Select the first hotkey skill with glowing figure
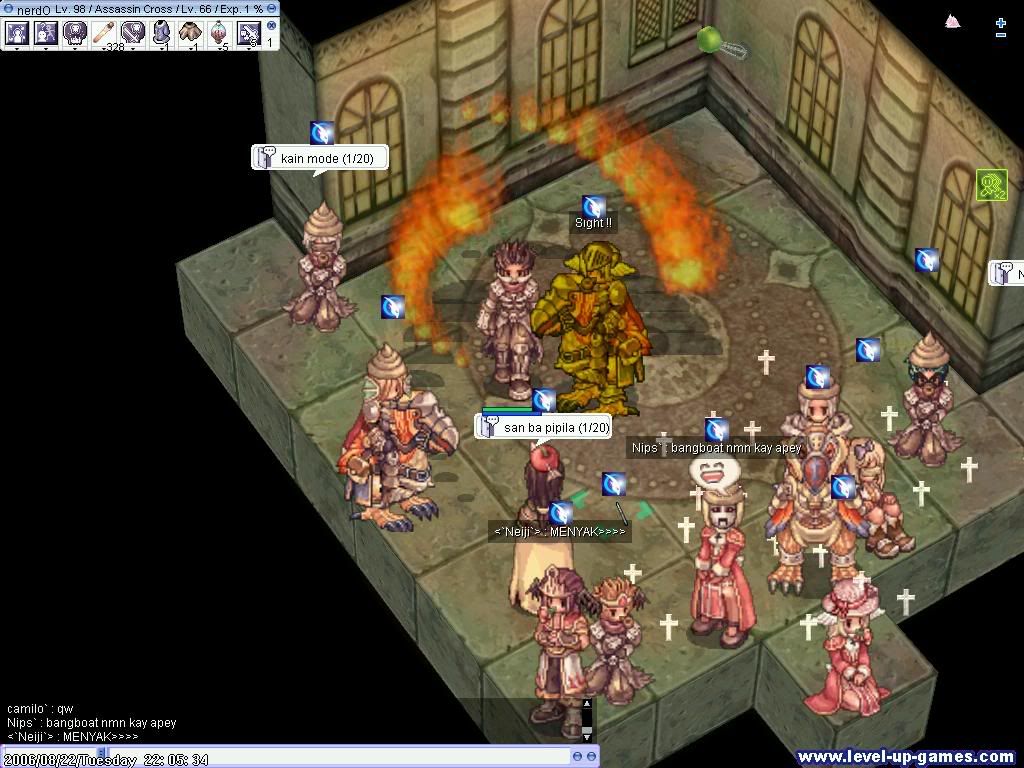 point(17,33)
